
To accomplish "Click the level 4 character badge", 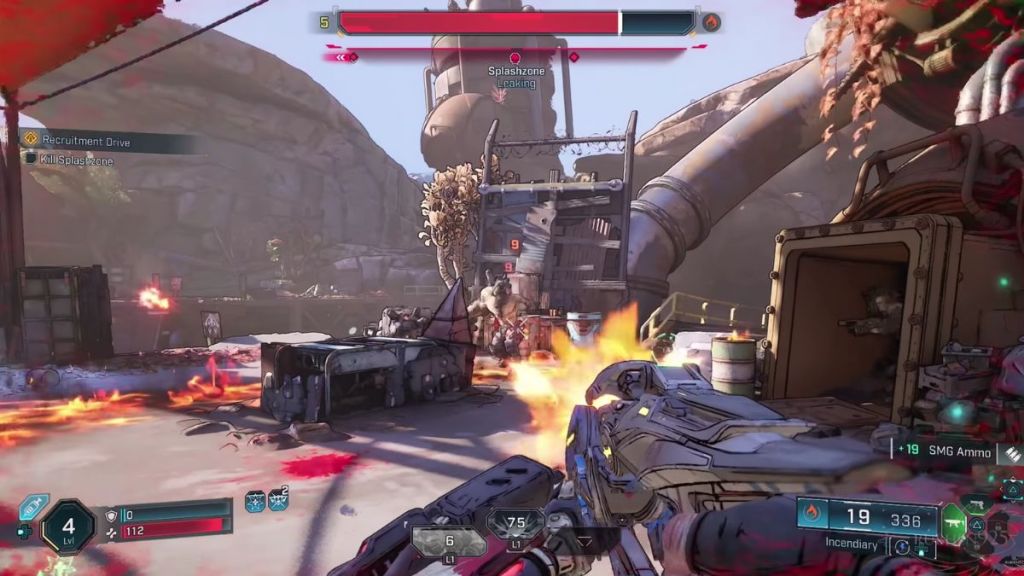I will tap(68, 526).
